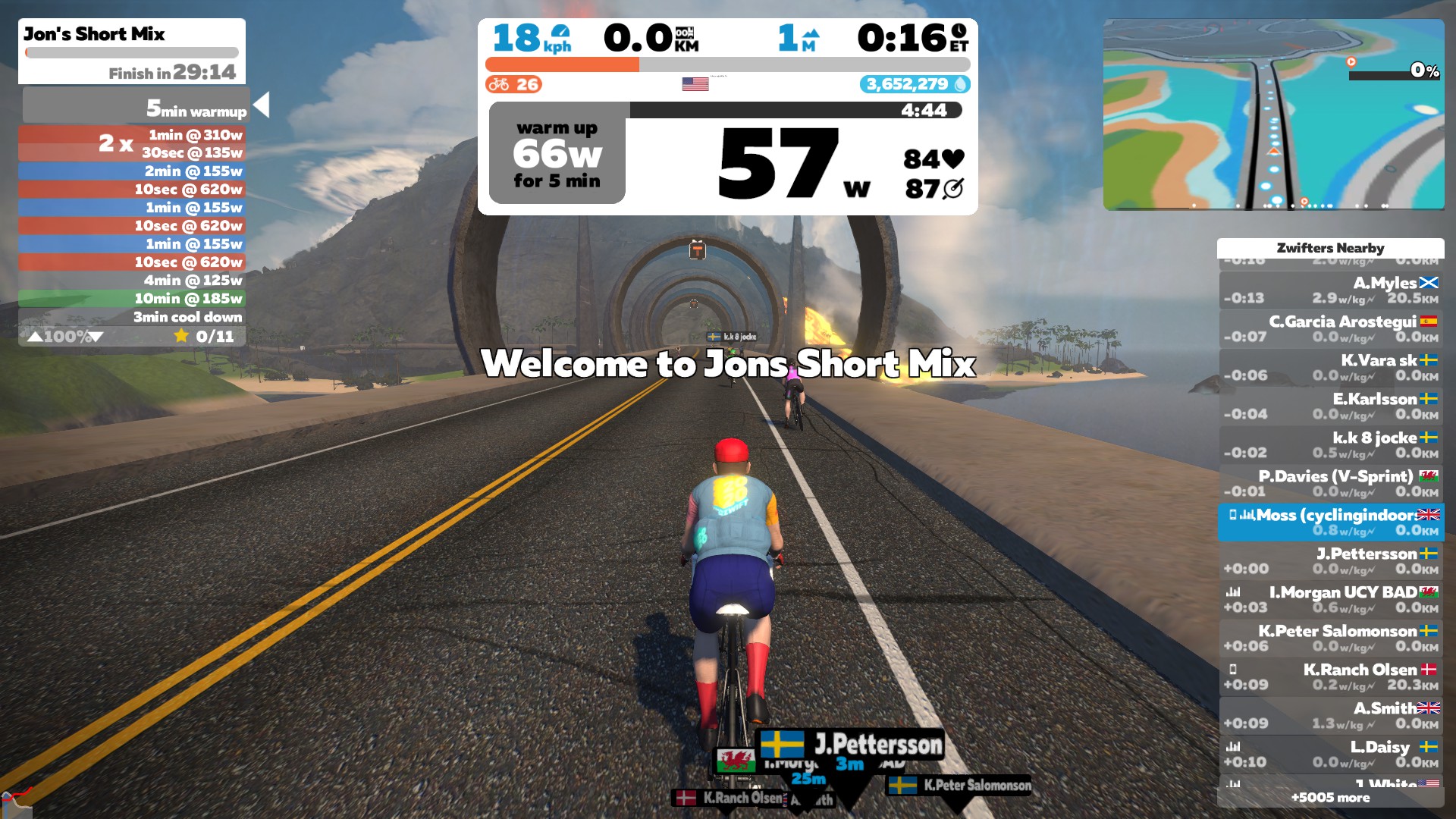Choose K.Vara sk from nearby riders
Image resolution: width=1456 pixels, height=819 pixels.
(x=1331, y=368)
